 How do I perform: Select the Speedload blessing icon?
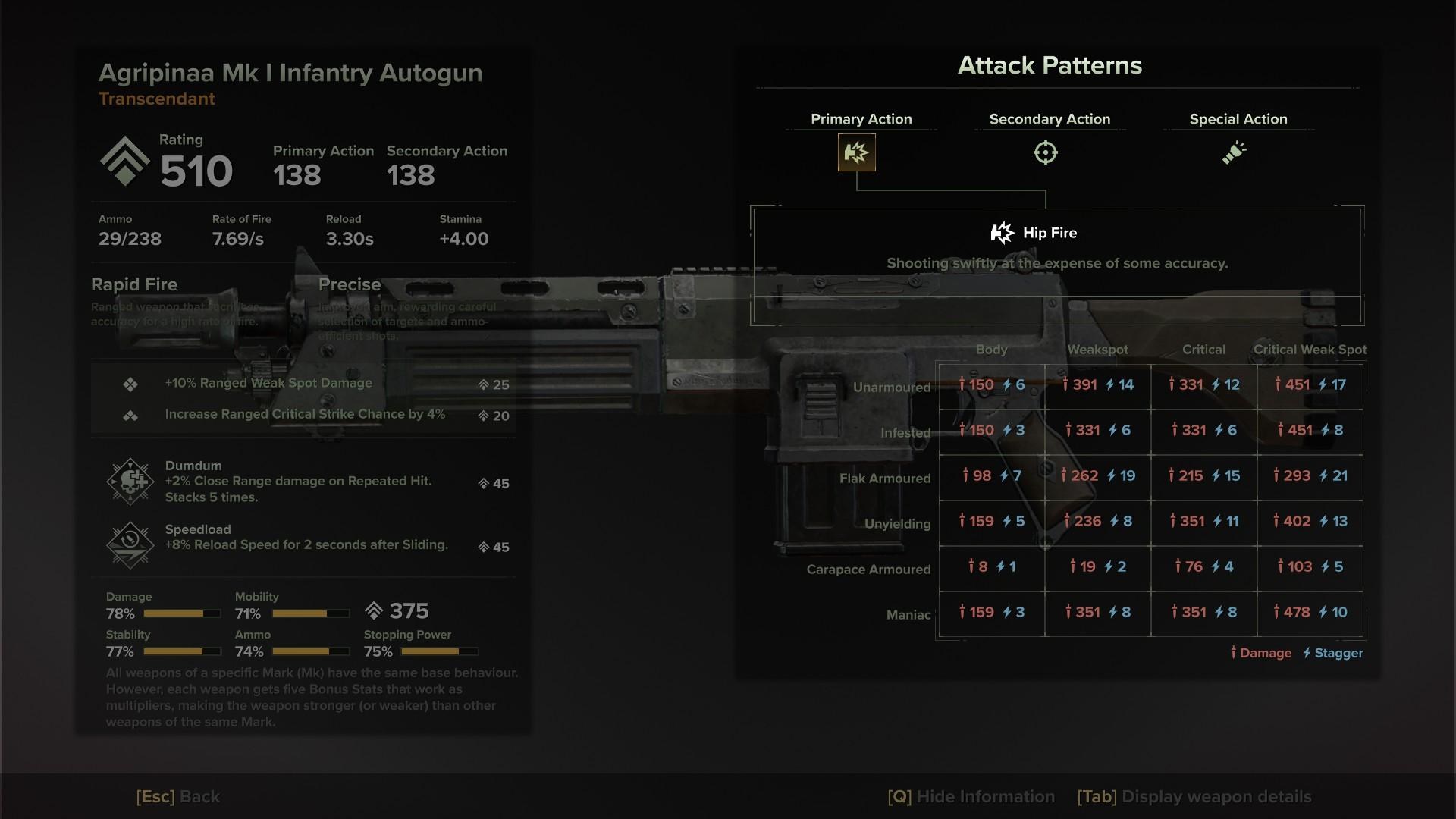pyautogui.click(x=131, y=544)
